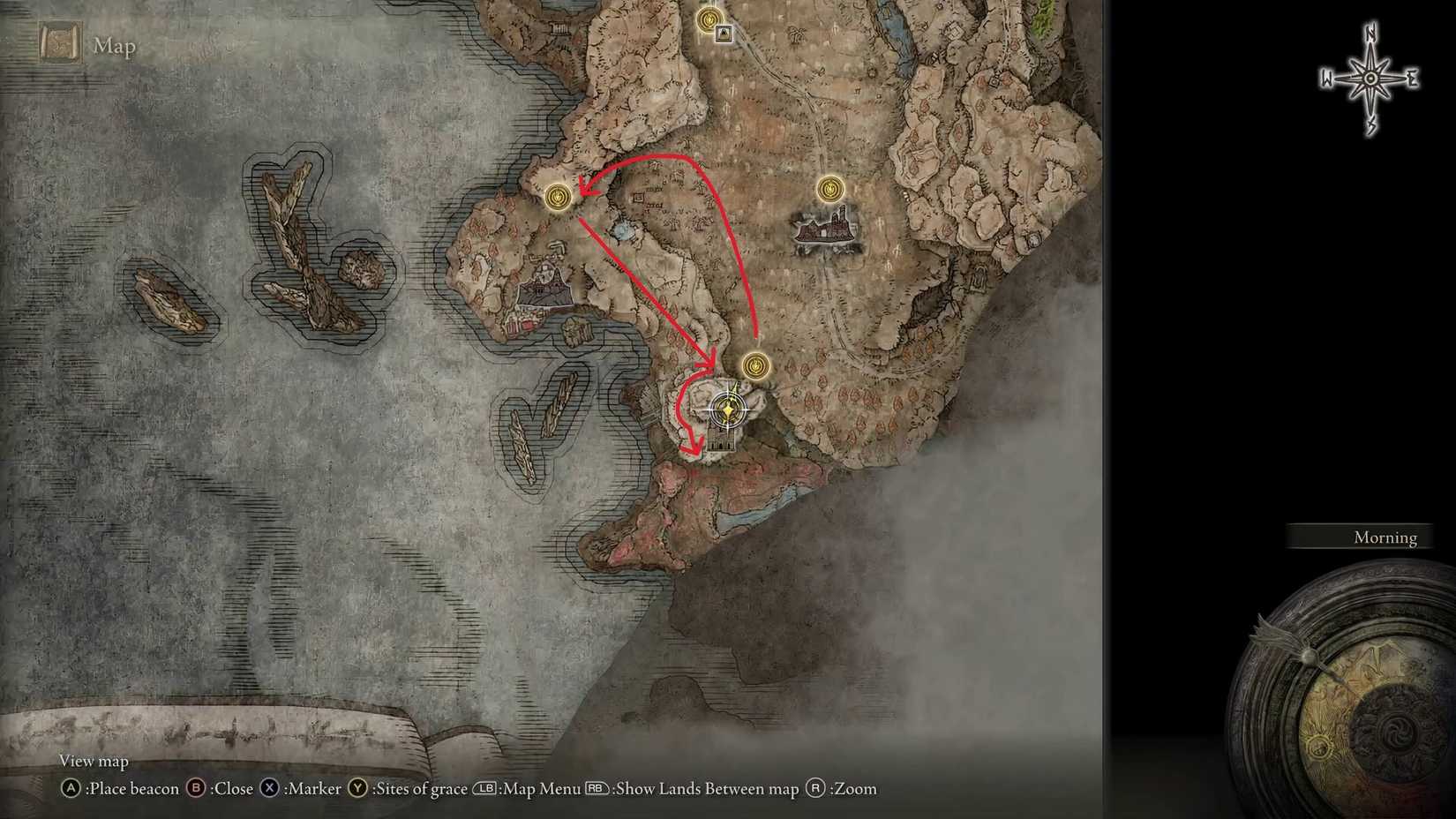1456x819 pixels.
Task: Place a beacon using the A button prompt
Action: pyautogui.click(x=71, y=789)
